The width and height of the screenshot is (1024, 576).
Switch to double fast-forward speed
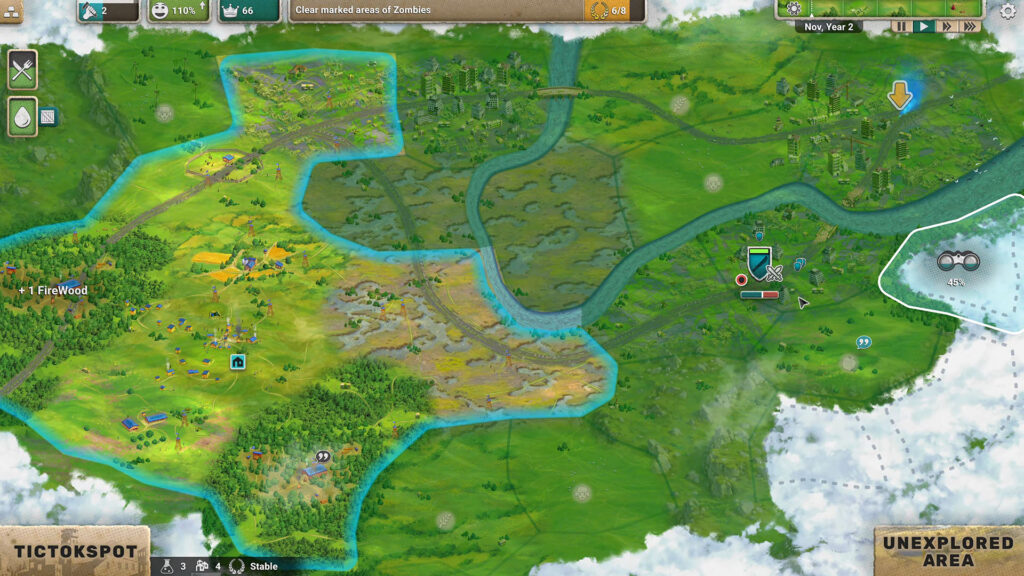coord(946,27)
